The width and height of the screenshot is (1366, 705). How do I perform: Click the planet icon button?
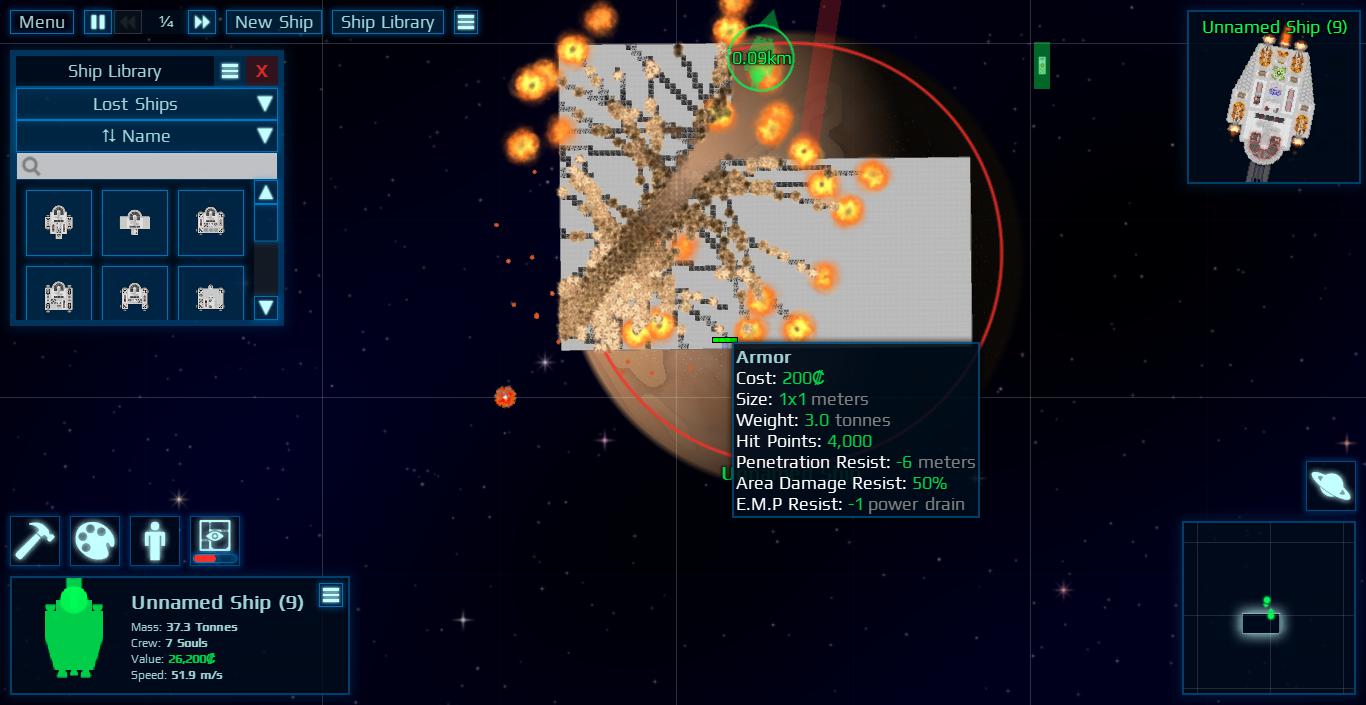coord(1331,487)
